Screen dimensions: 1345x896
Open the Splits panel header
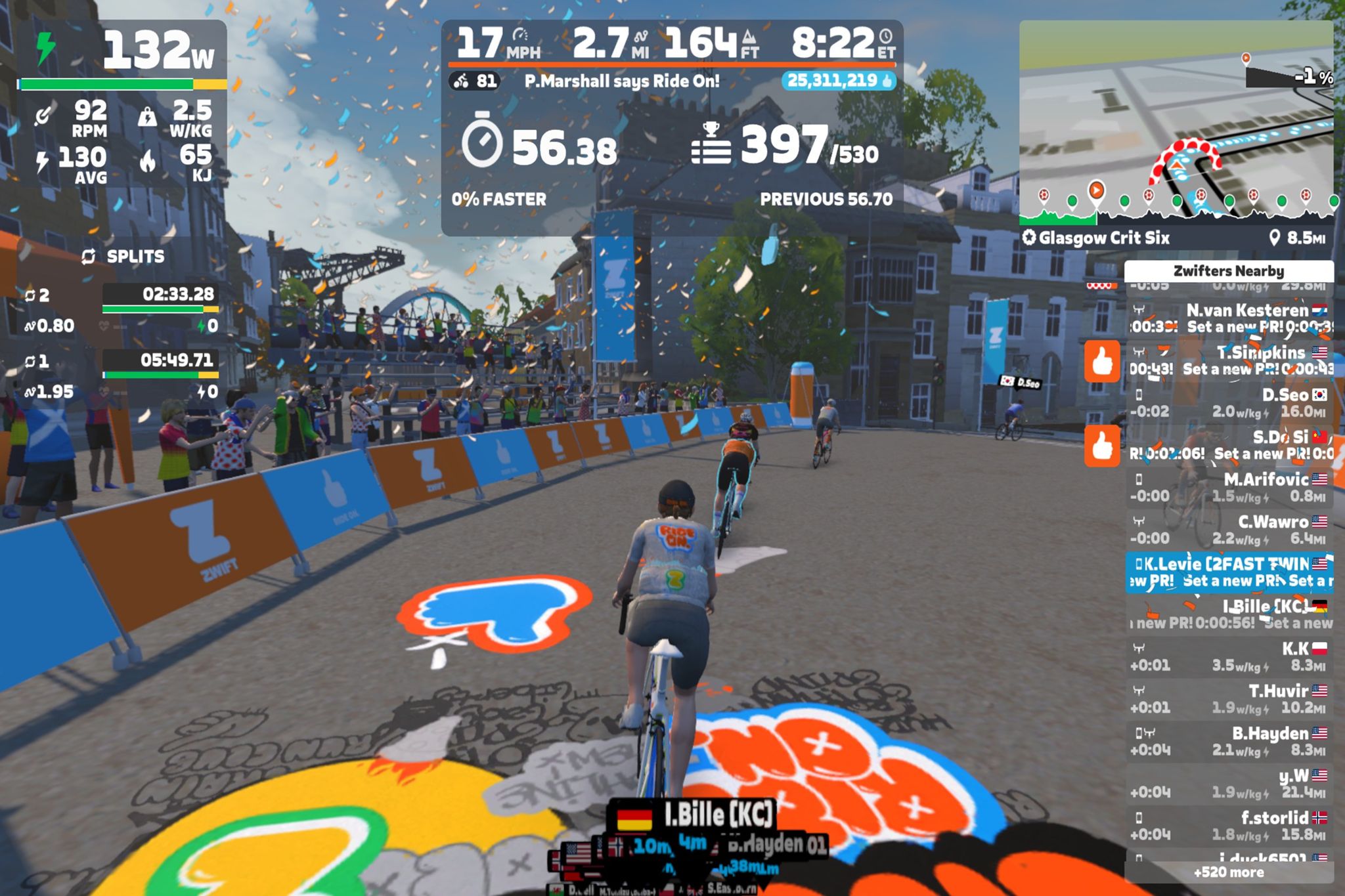tap(125, 257)
